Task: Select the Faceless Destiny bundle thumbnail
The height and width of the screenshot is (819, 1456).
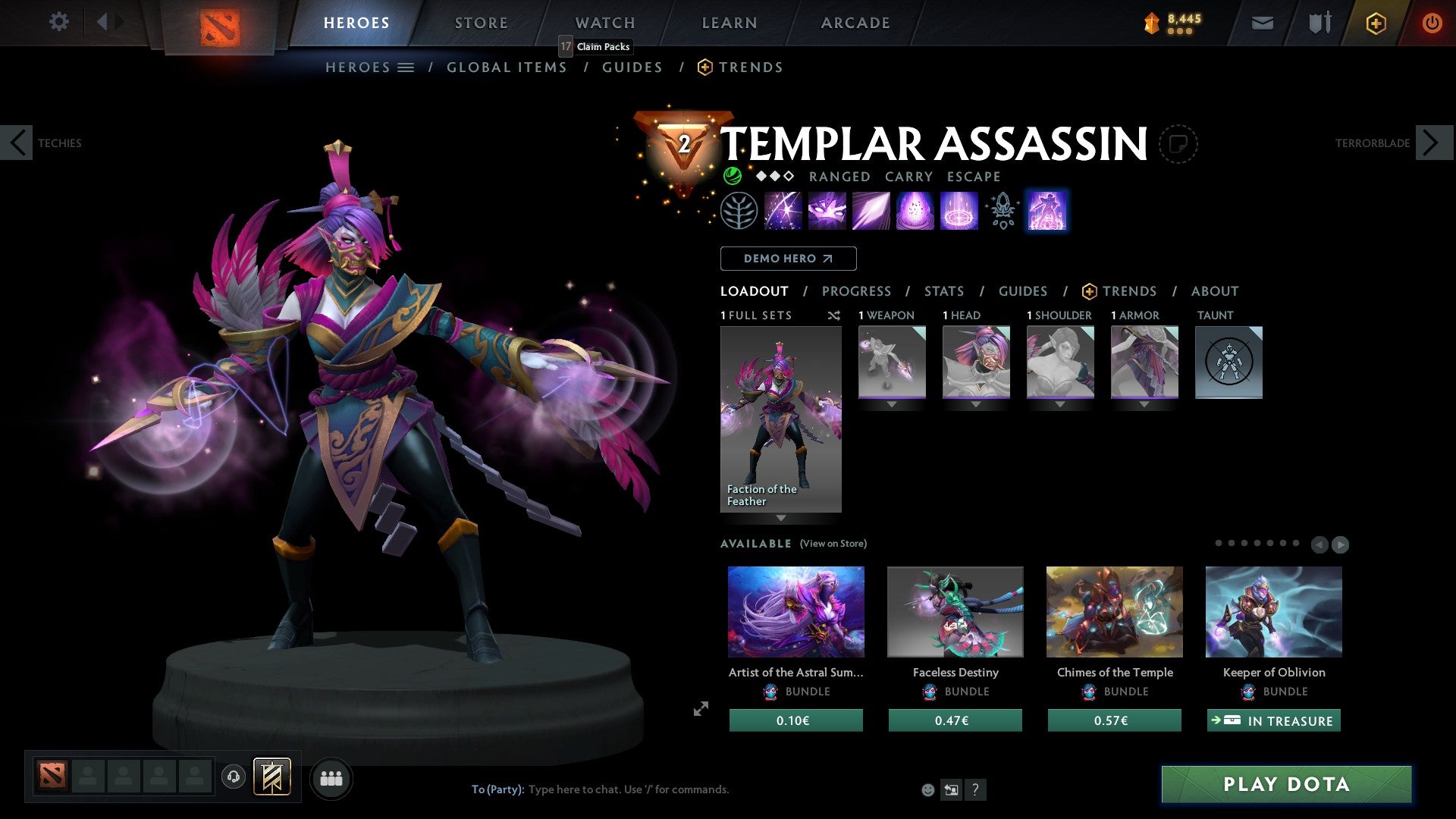Action: [x=955, y=612]
